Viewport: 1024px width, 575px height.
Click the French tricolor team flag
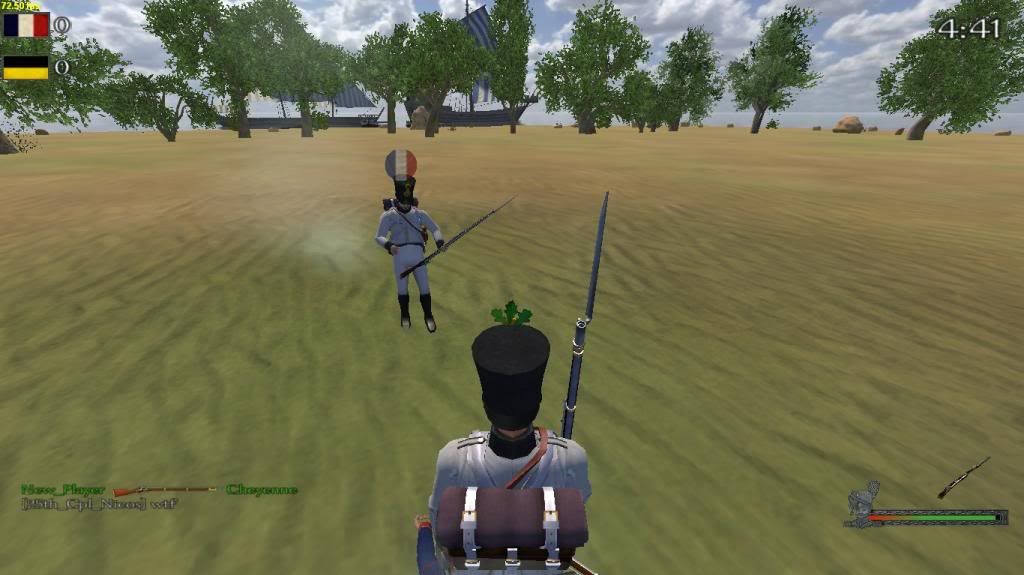point(26,25)
